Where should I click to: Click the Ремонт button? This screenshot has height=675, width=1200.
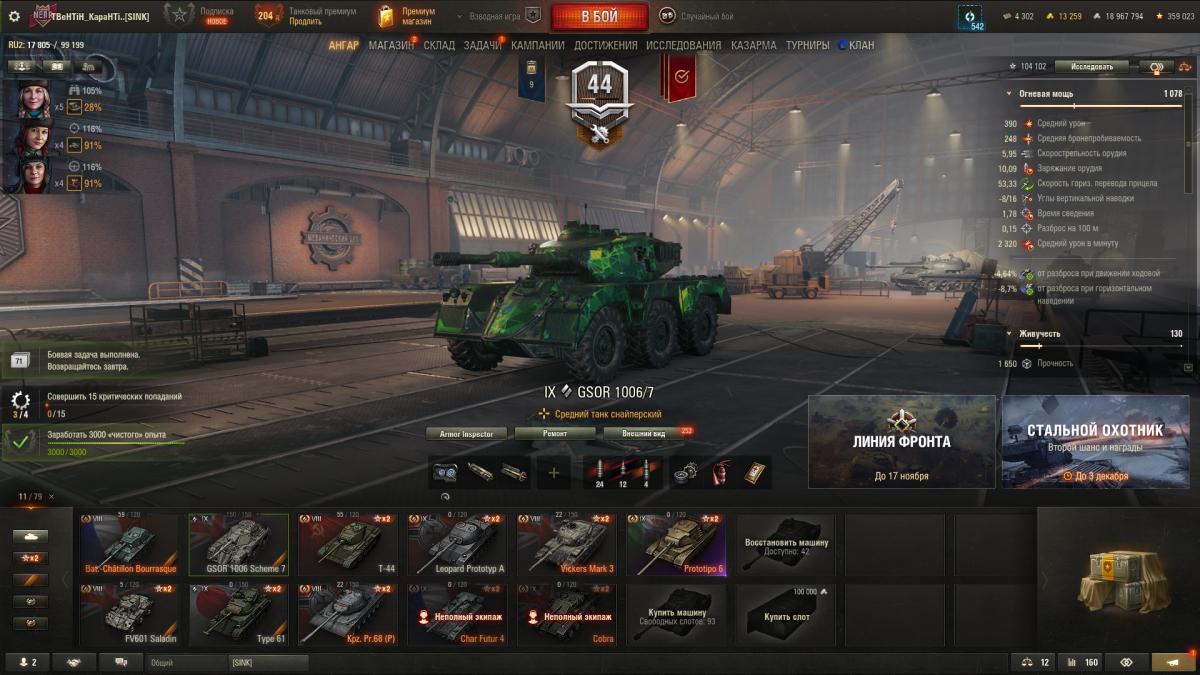click(x=555, y=434)
